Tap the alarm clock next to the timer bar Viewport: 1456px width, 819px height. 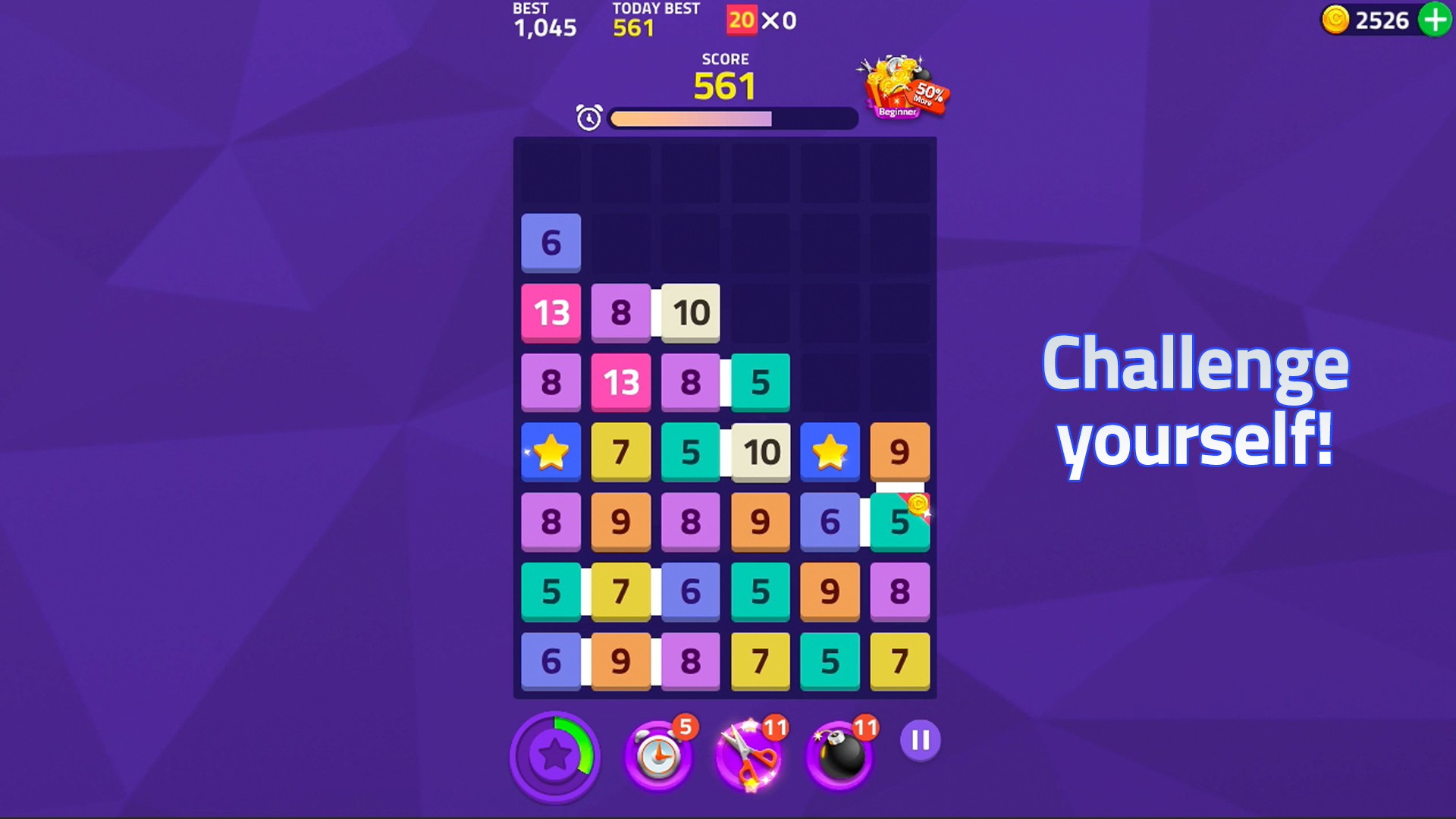(588, 118)
